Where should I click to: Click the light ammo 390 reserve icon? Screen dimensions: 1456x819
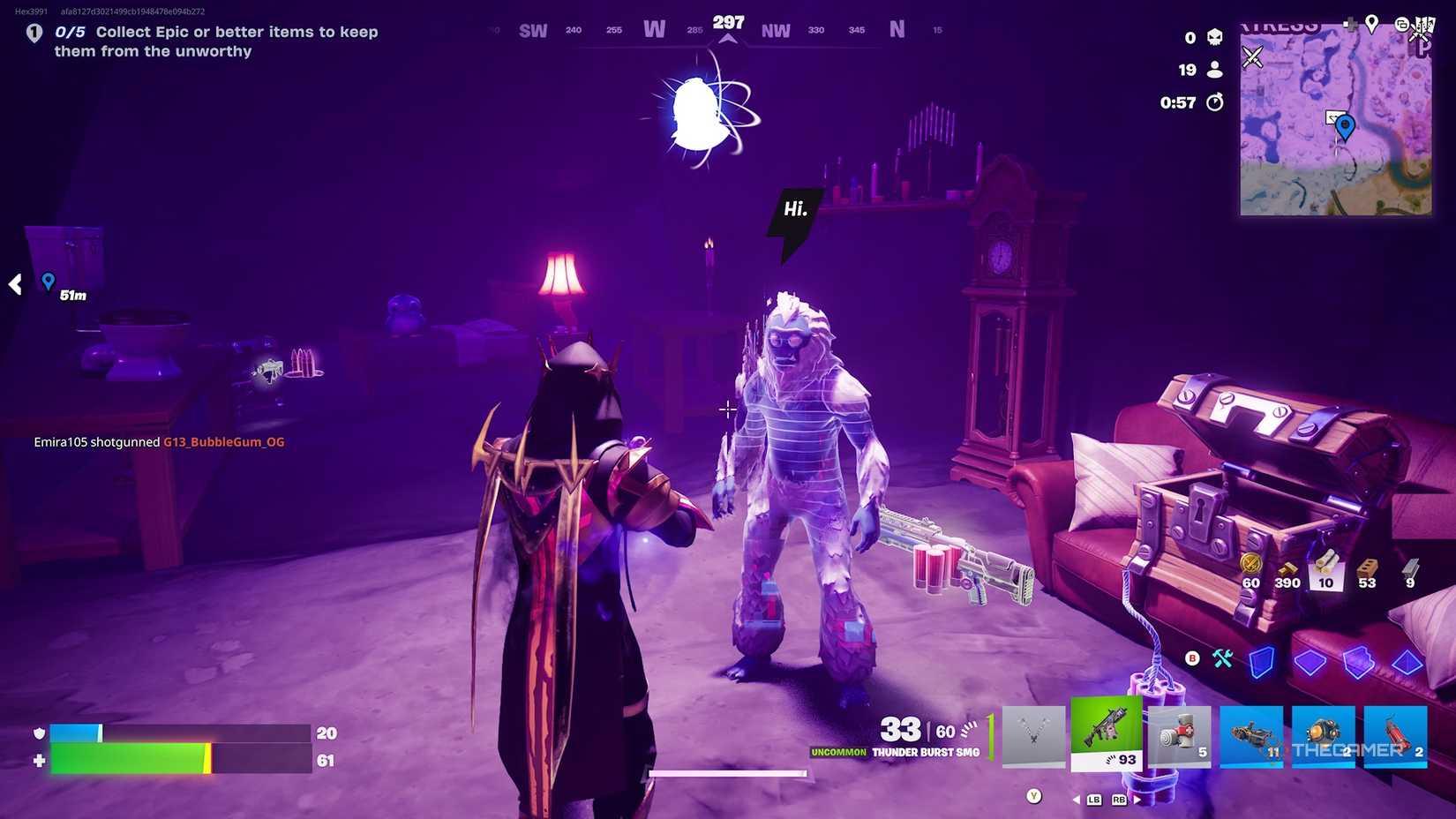click(1289, 569)
